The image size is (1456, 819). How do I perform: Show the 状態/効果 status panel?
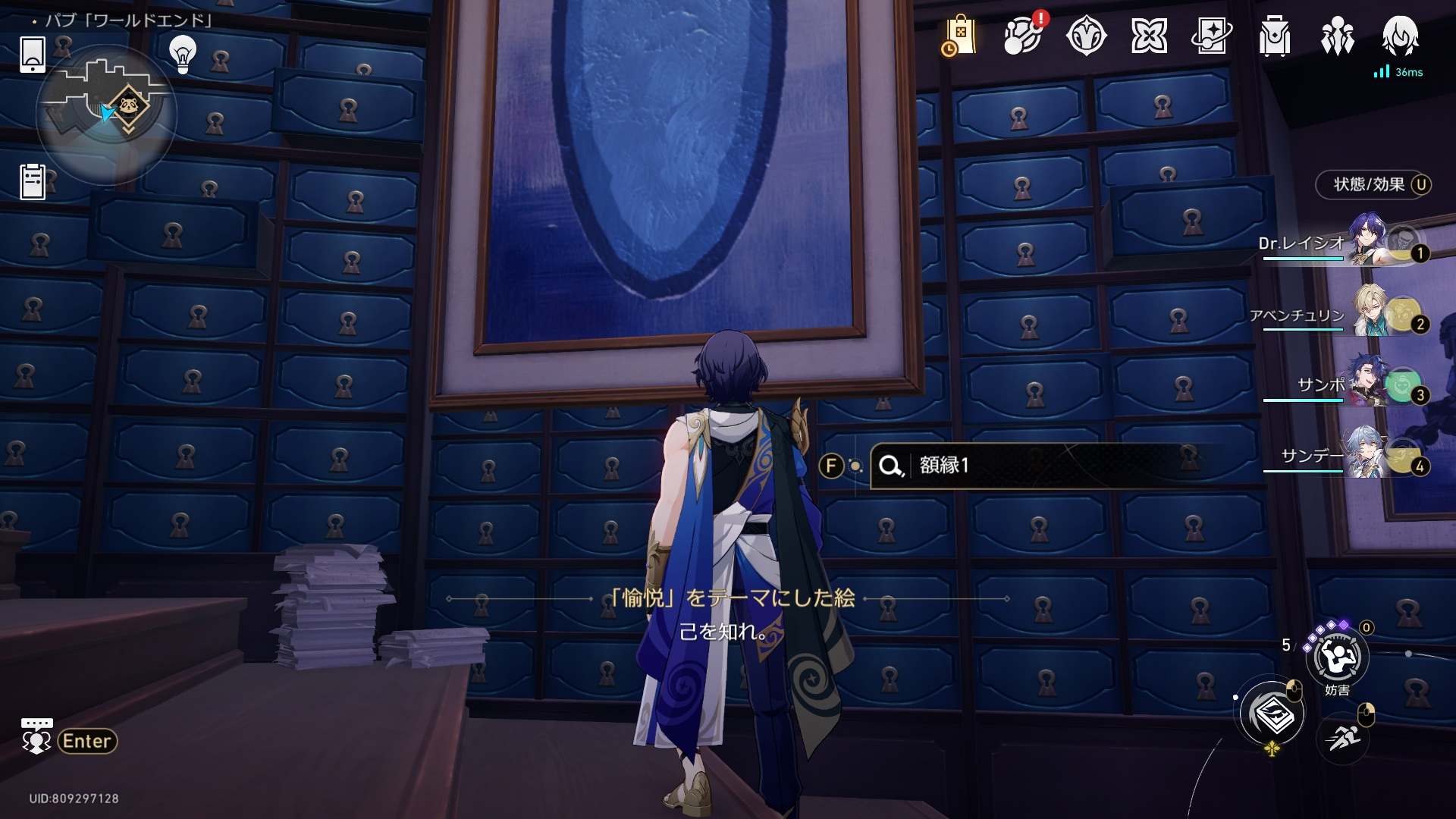tap(1373, 184)
